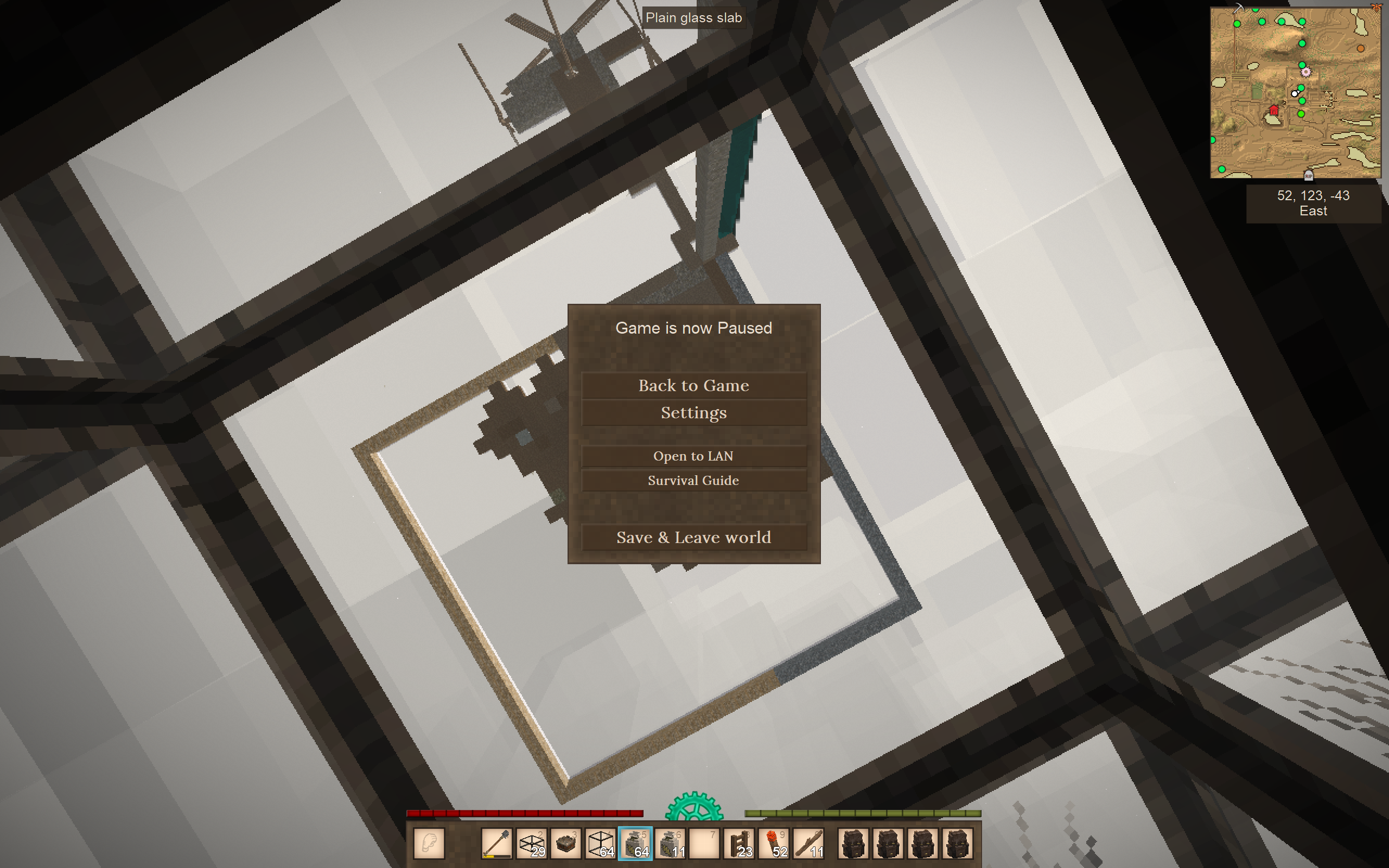Choose the sack stack of 11
Screen dimensions: 1389x868
pos(670,843)
